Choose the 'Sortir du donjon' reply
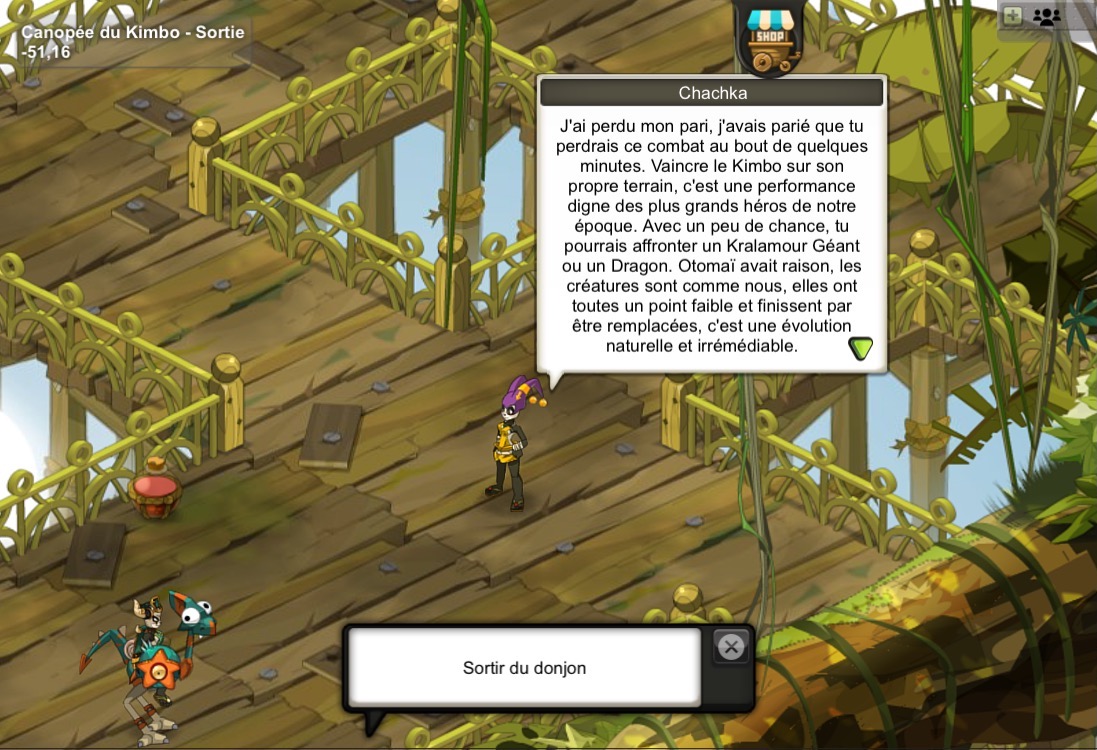This screenshot has width=1097, height=750. click(x=524, y=668)
